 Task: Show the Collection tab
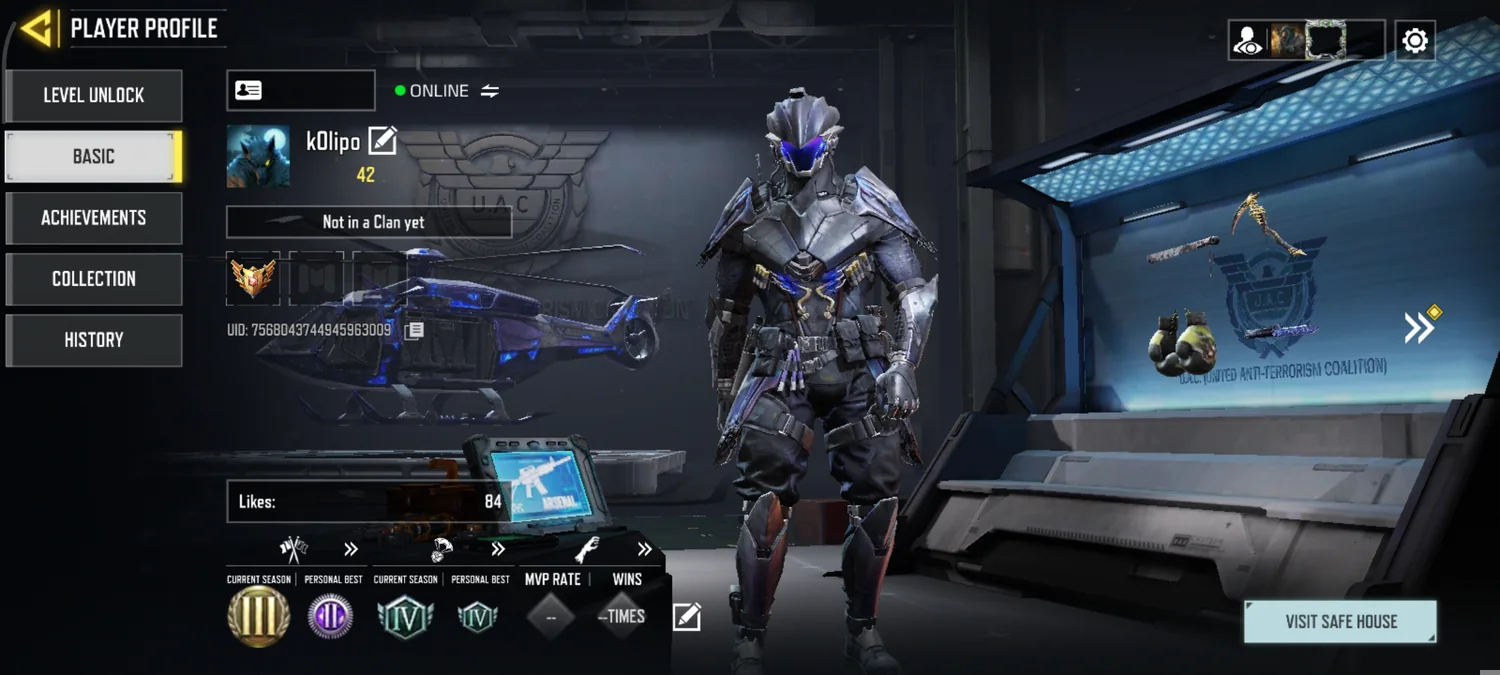94,279
